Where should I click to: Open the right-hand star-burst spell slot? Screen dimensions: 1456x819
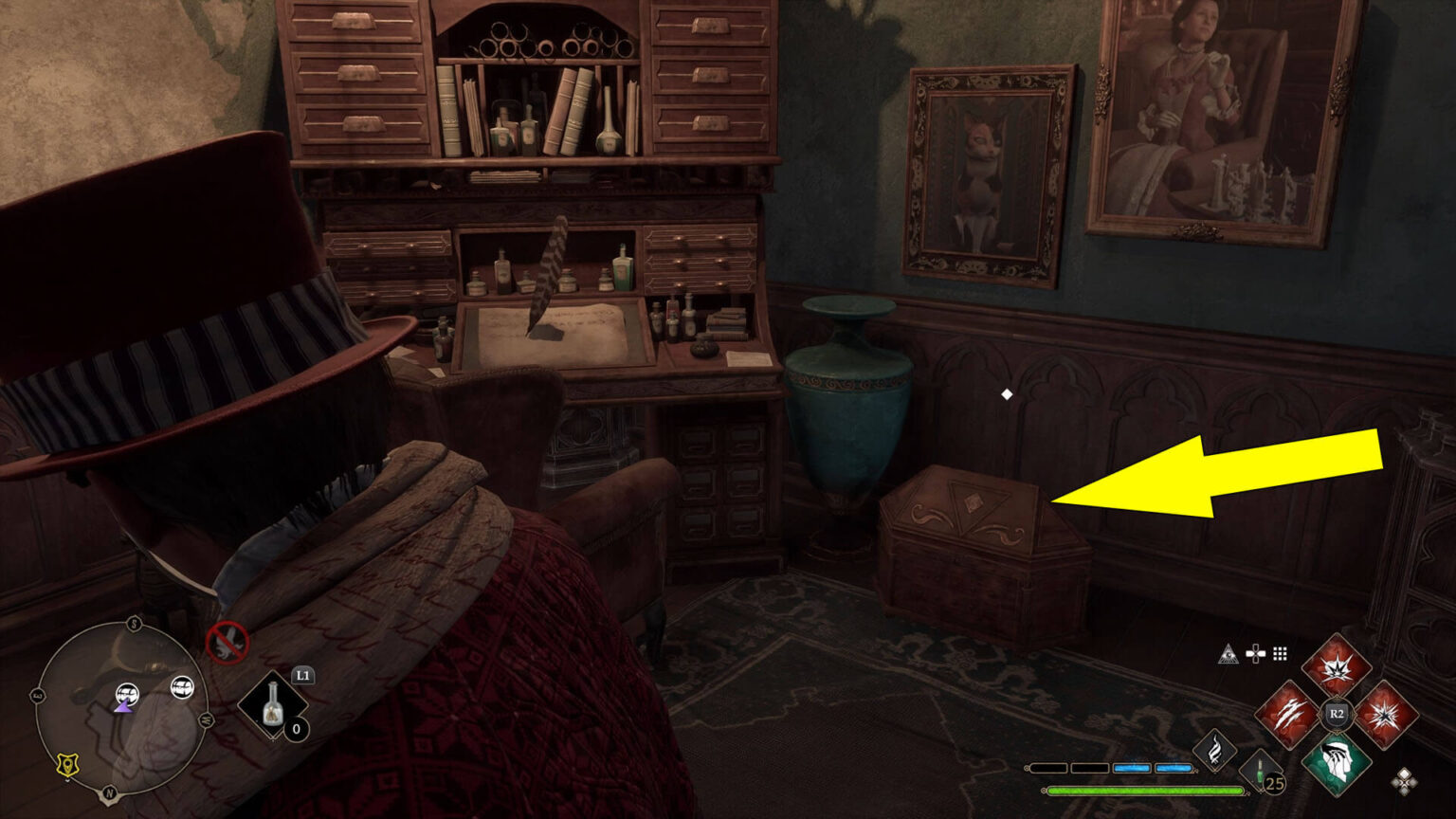coord(1385,713)
